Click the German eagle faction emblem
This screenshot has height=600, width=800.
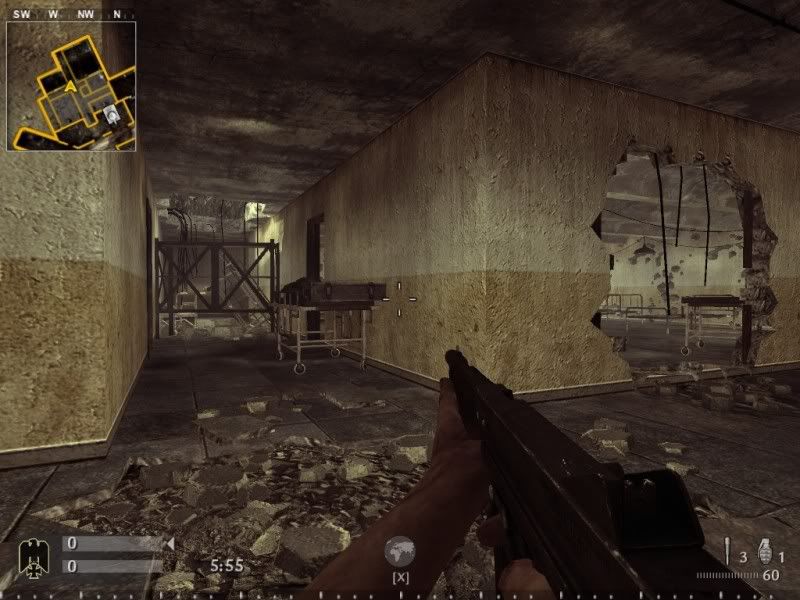coord(33,553)
